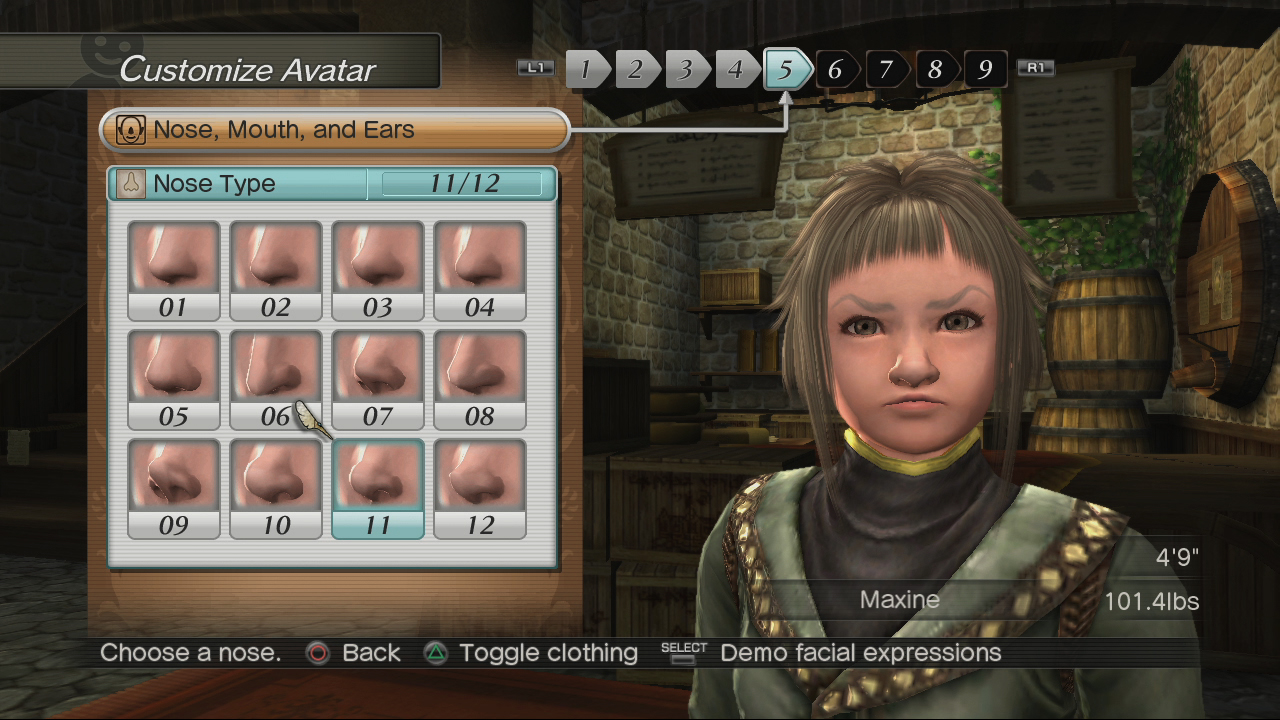Select the Nose, Mouth, and Ears category
This screenshot has height=720, width=1280.
pyautogui.click(x=334, y=130)
